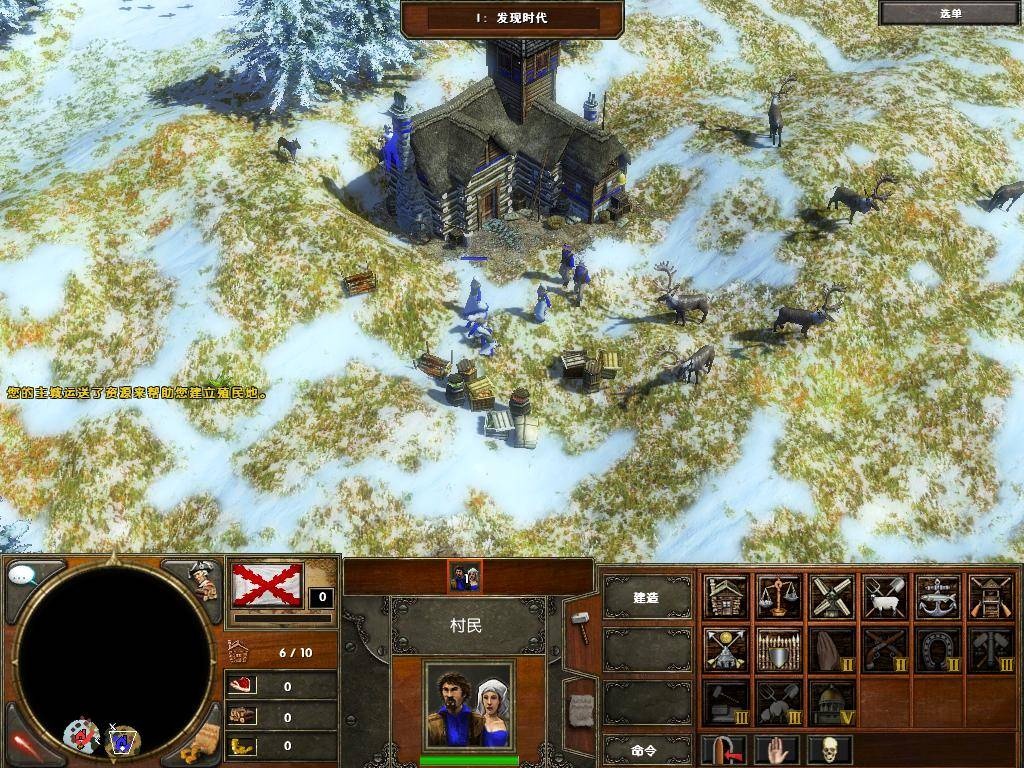Select the sheep livestock pen icon
Image resolution: width=1024 pixels, height=768 pixels.
tap(885, 597)
